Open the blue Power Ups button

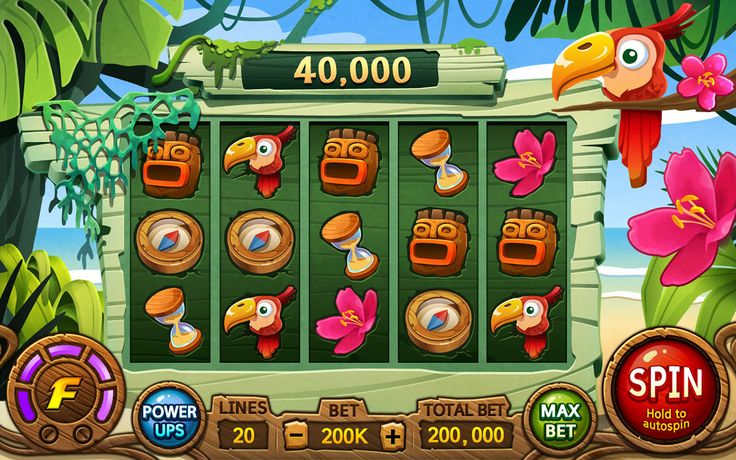tap(168, 419)
